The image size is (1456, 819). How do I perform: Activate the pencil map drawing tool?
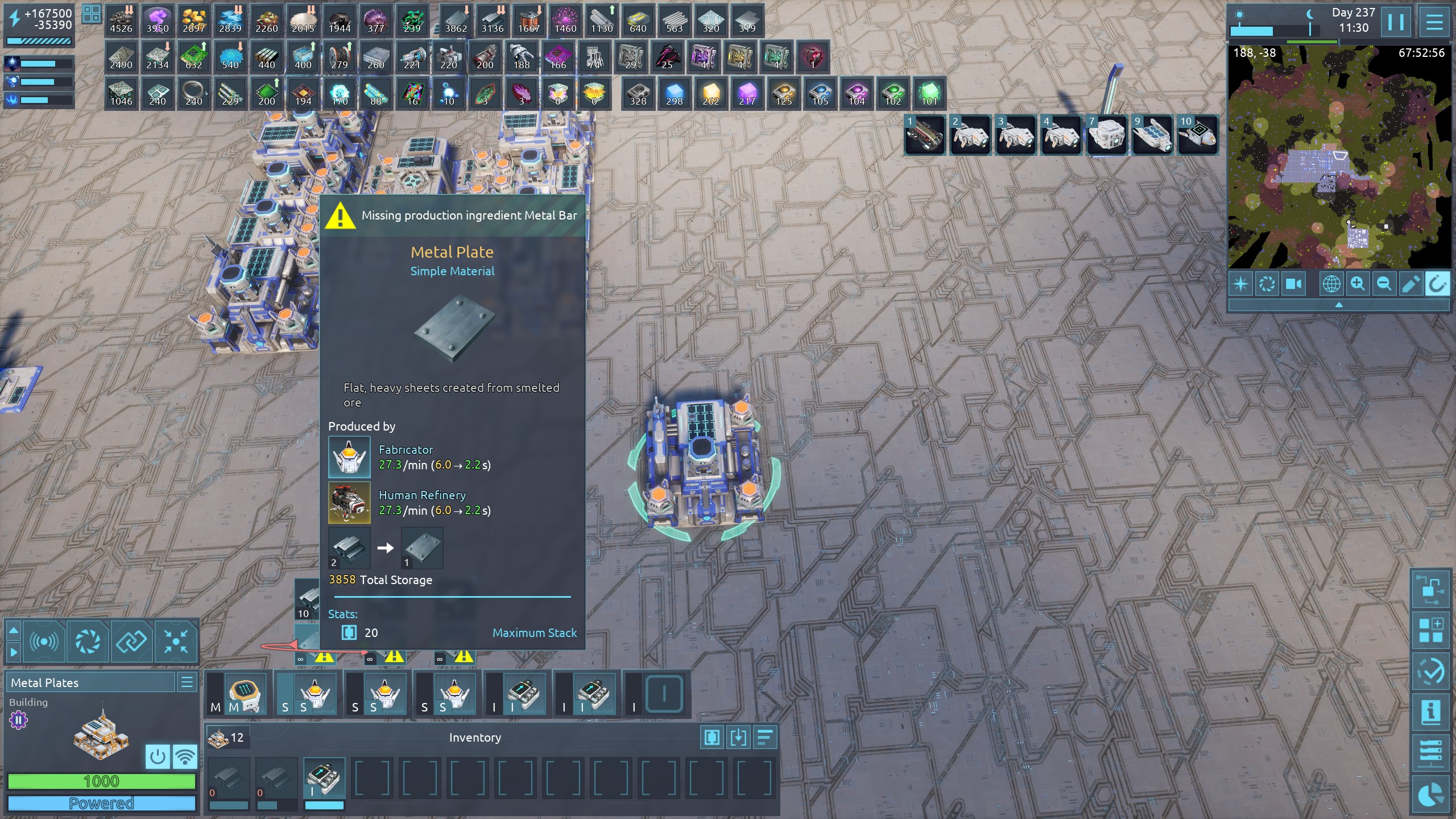[1410, 284]
